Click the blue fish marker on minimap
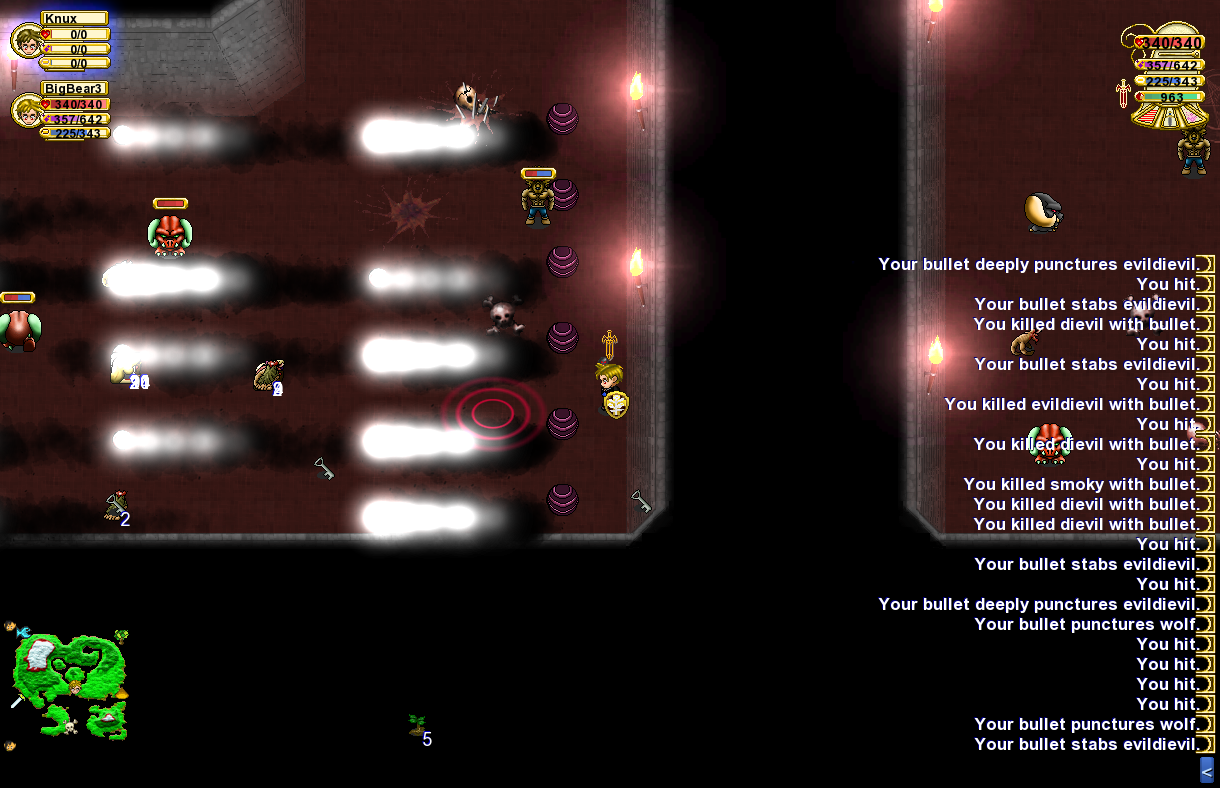 click(23, 632)
